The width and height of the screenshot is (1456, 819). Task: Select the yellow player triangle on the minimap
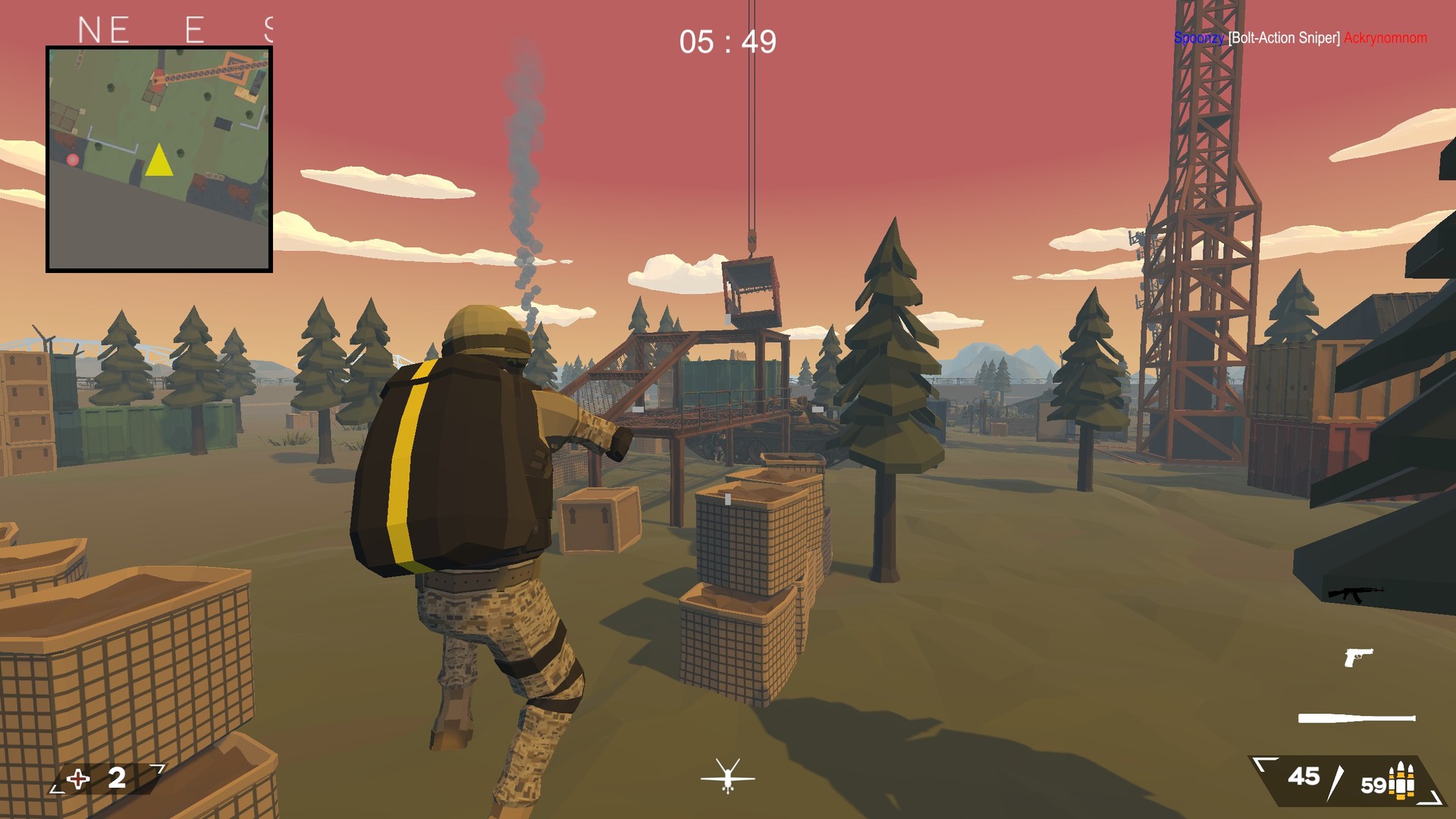coord(159,160)
